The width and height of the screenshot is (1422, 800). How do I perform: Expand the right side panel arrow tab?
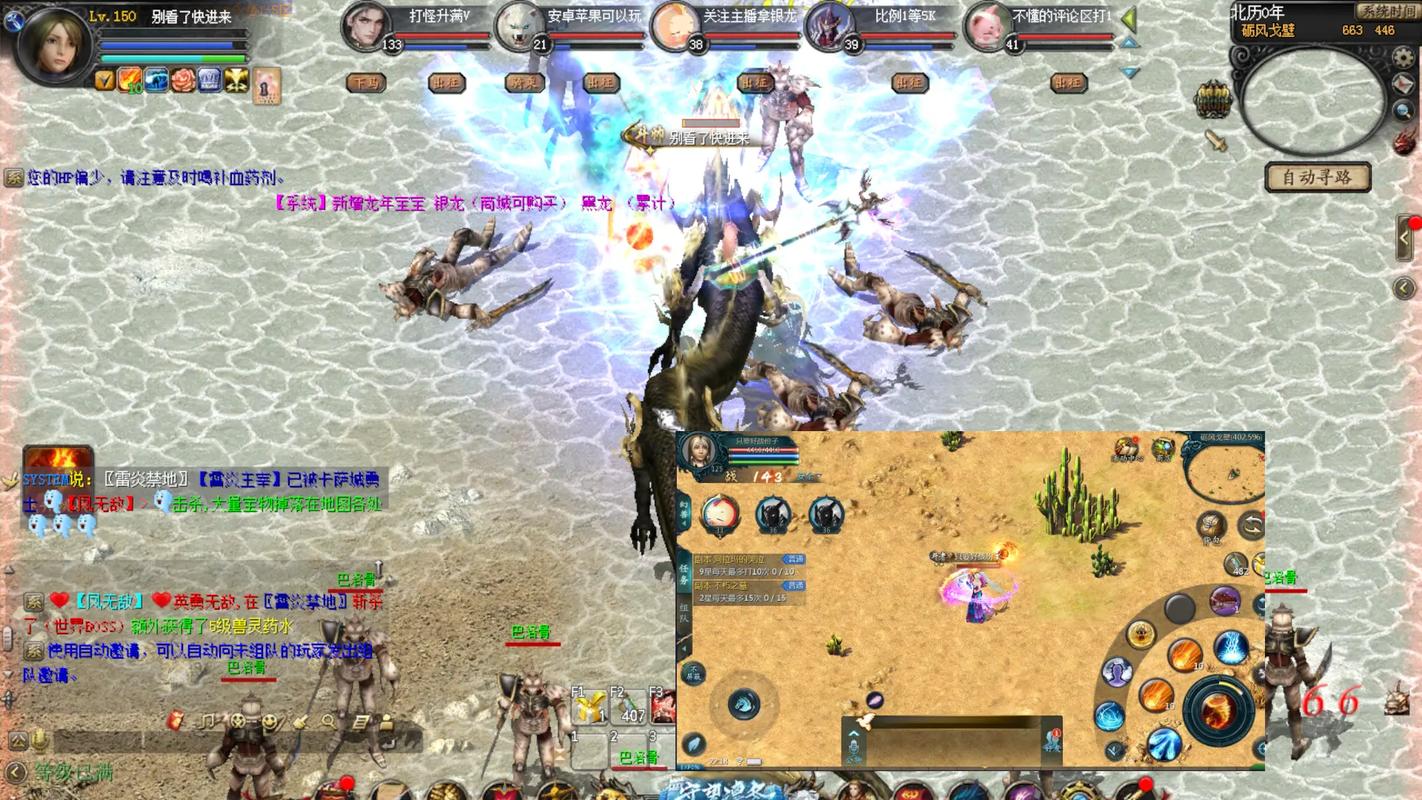1405,239
